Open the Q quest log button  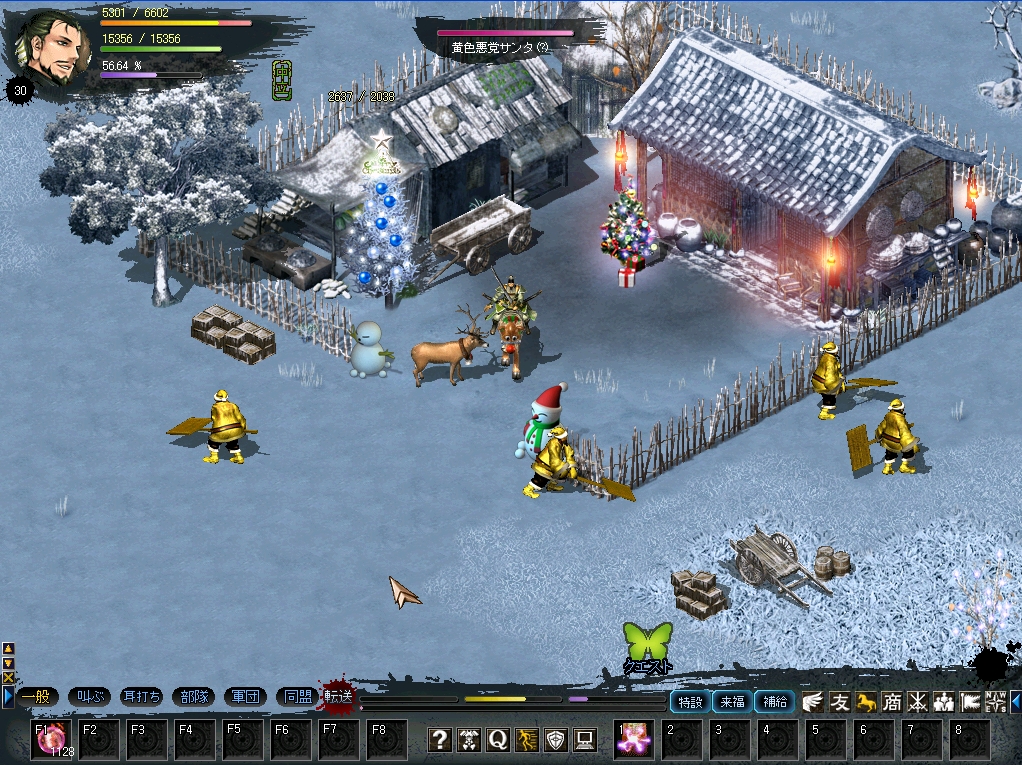coord(498,740)
